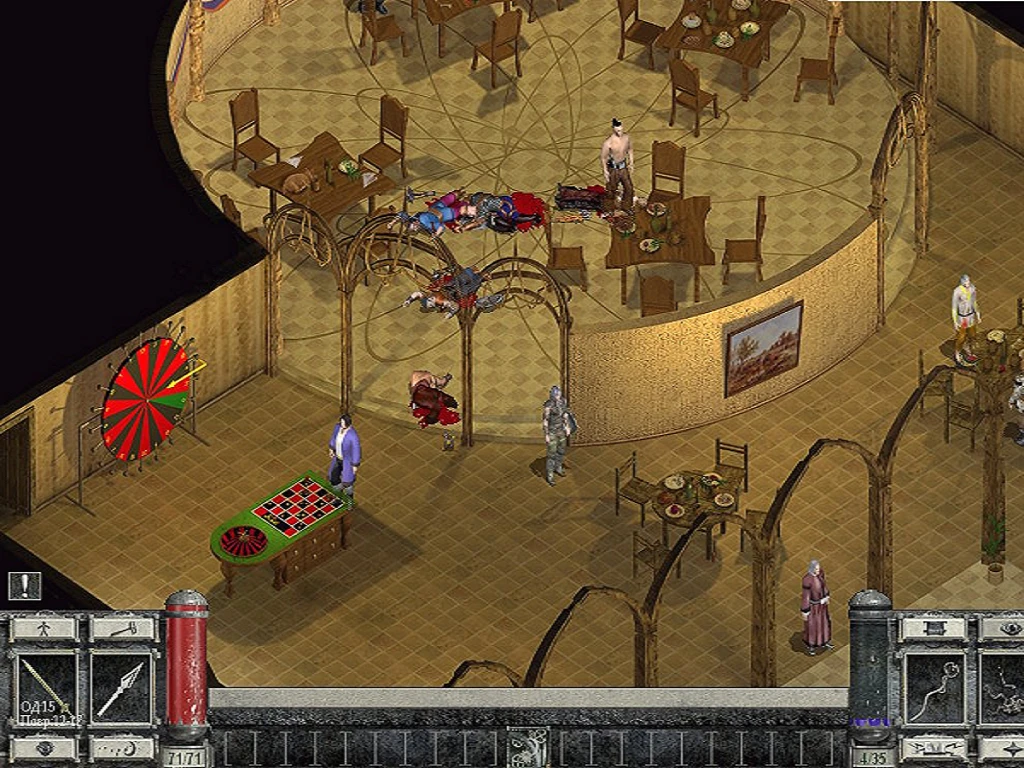
Task: Open the ornate center emblem button
Action: 527,747
